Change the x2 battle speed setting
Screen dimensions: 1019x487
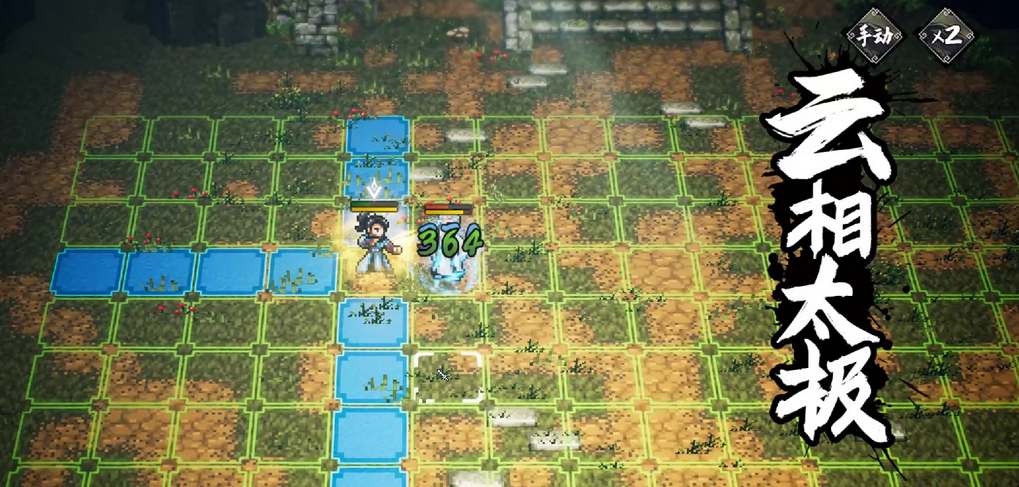(x=945, y=35)
